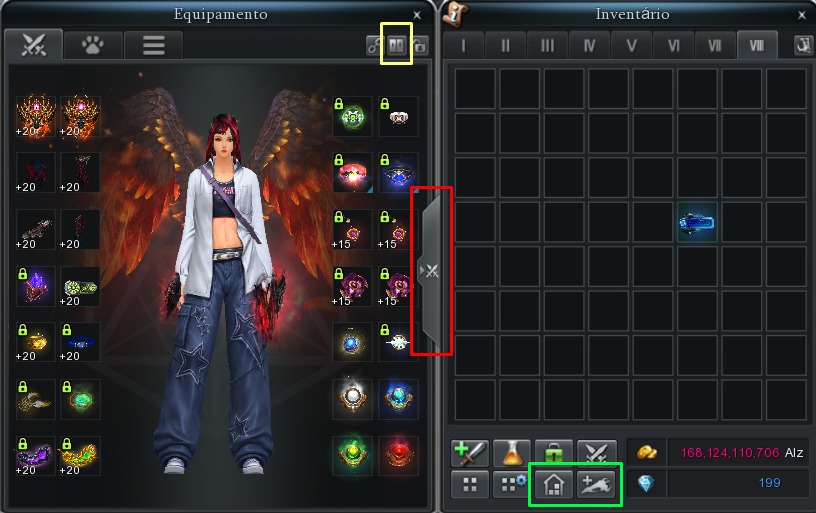This screenshot has width=816, height=513.
Task: Open the house icon button
Action: (x=553, y=485)
